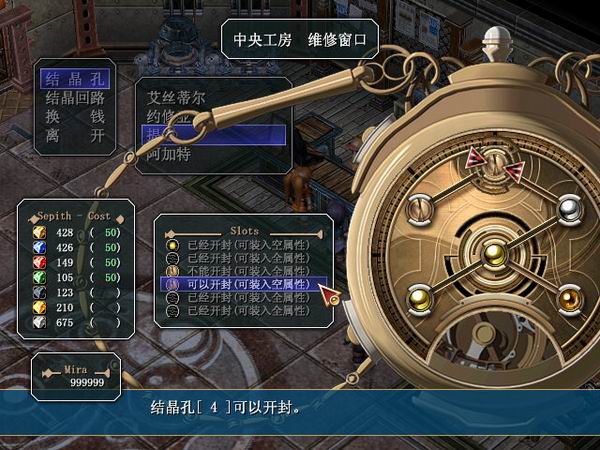Click the closed slot on the orbment's left arm
600x450 pixels.
(x=418, y=208)
